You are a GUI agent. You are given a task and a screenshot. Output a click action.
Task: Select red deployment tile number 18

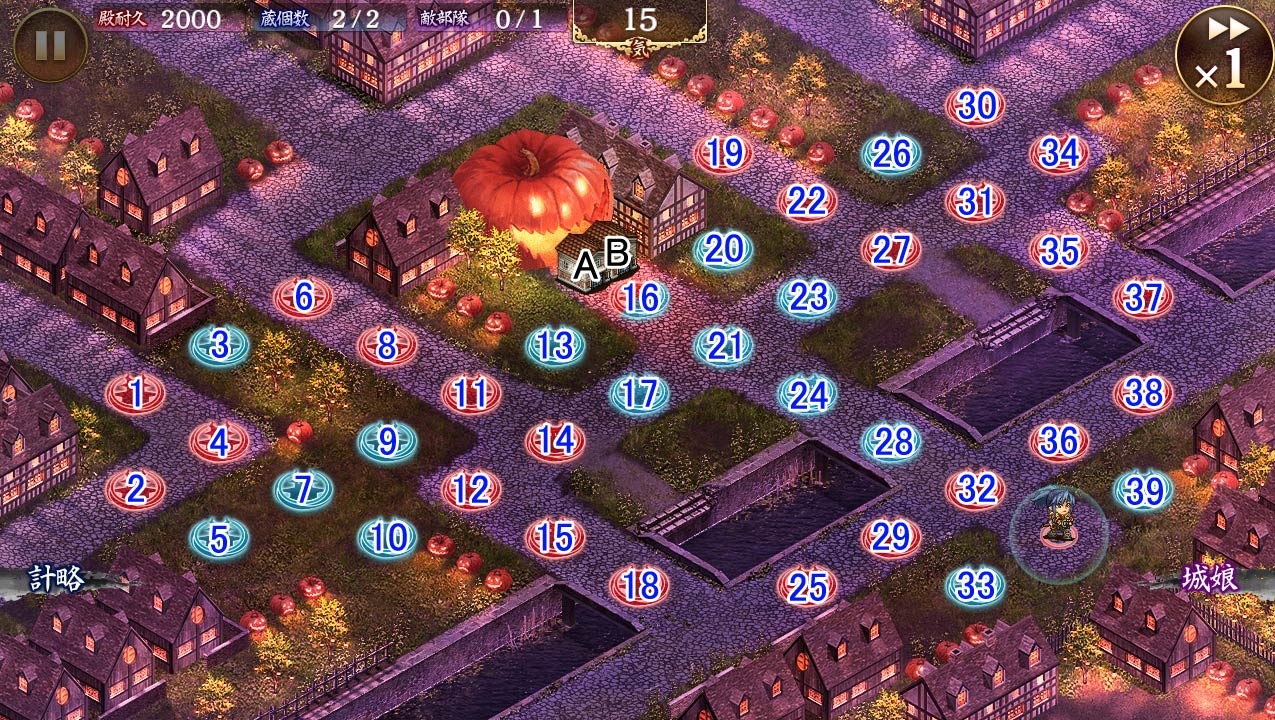640,585
